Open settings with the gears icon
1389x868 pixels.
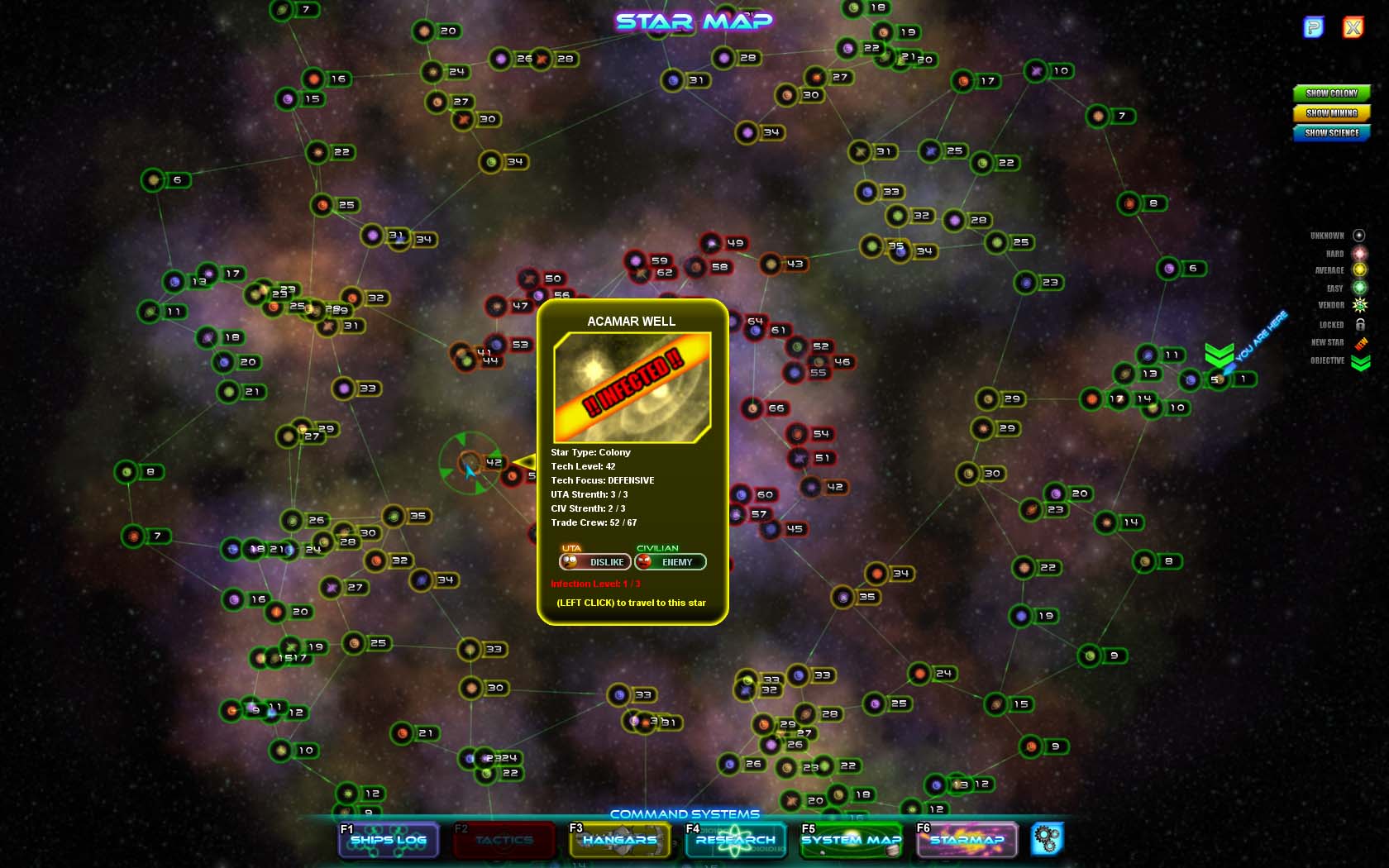click(1047, 838)
